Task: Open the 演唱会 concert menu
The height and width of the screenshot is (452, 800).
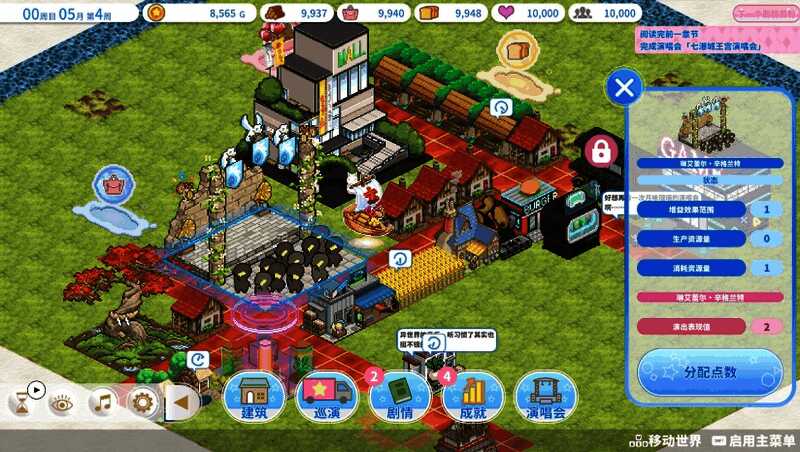Action: click(x=546, y=398)
